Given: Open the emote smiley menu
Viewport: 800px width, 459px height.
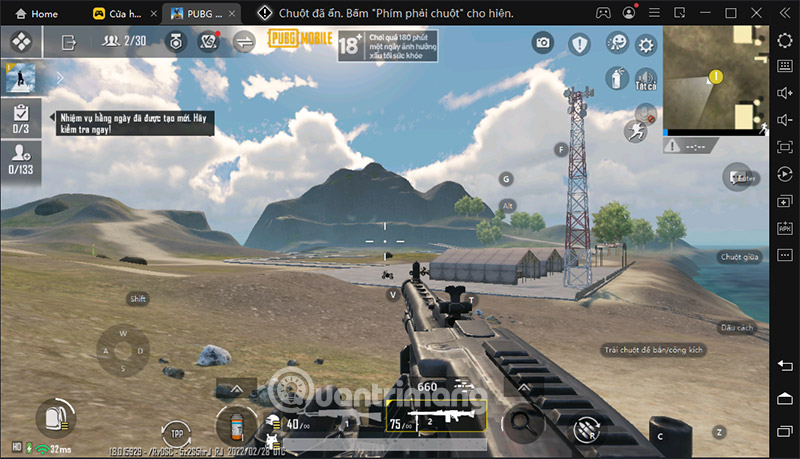Looking at the screenshot, I should [615, 44].
